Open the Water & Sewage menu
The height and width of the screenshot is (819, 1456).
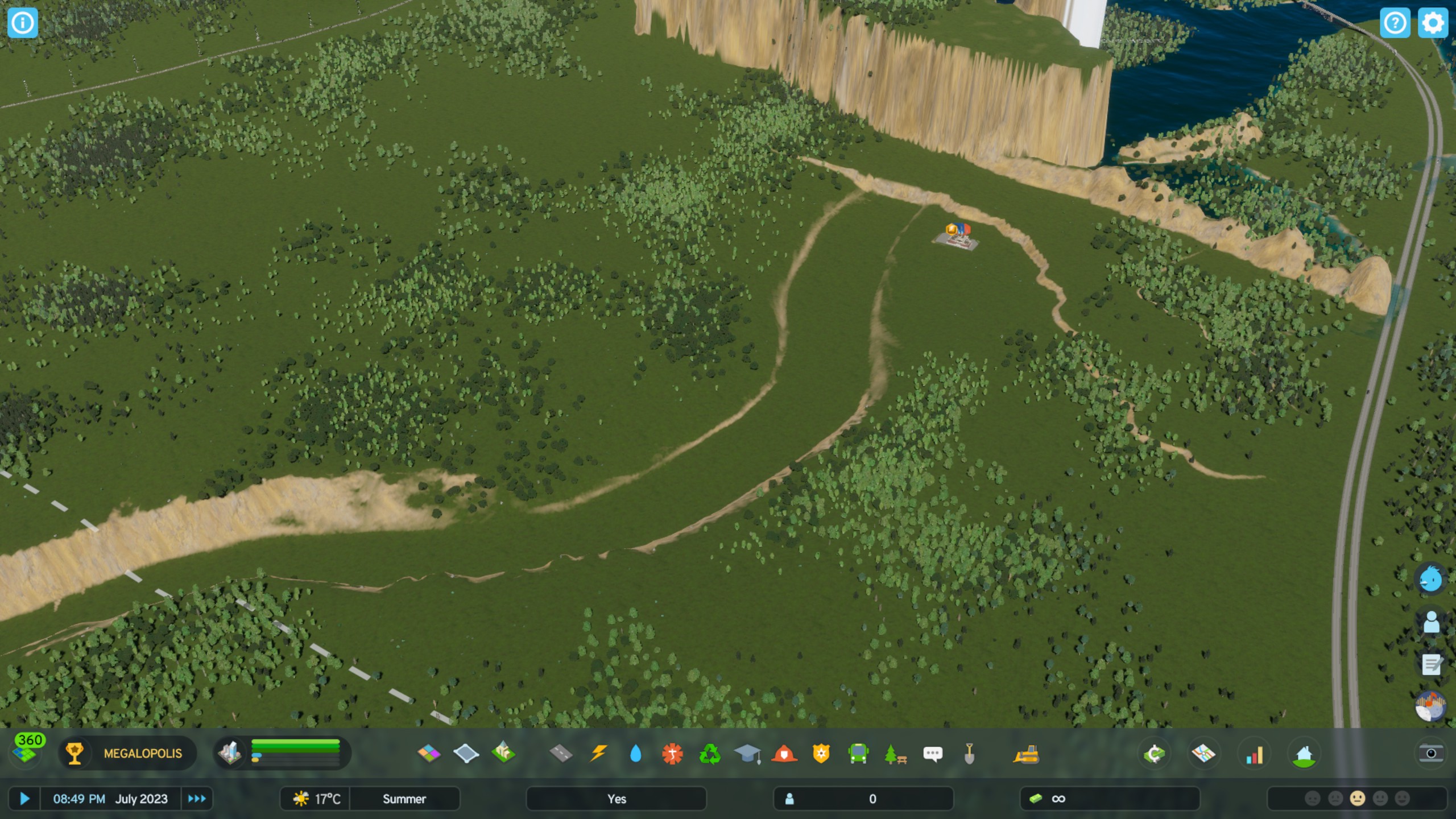point(636,754)
